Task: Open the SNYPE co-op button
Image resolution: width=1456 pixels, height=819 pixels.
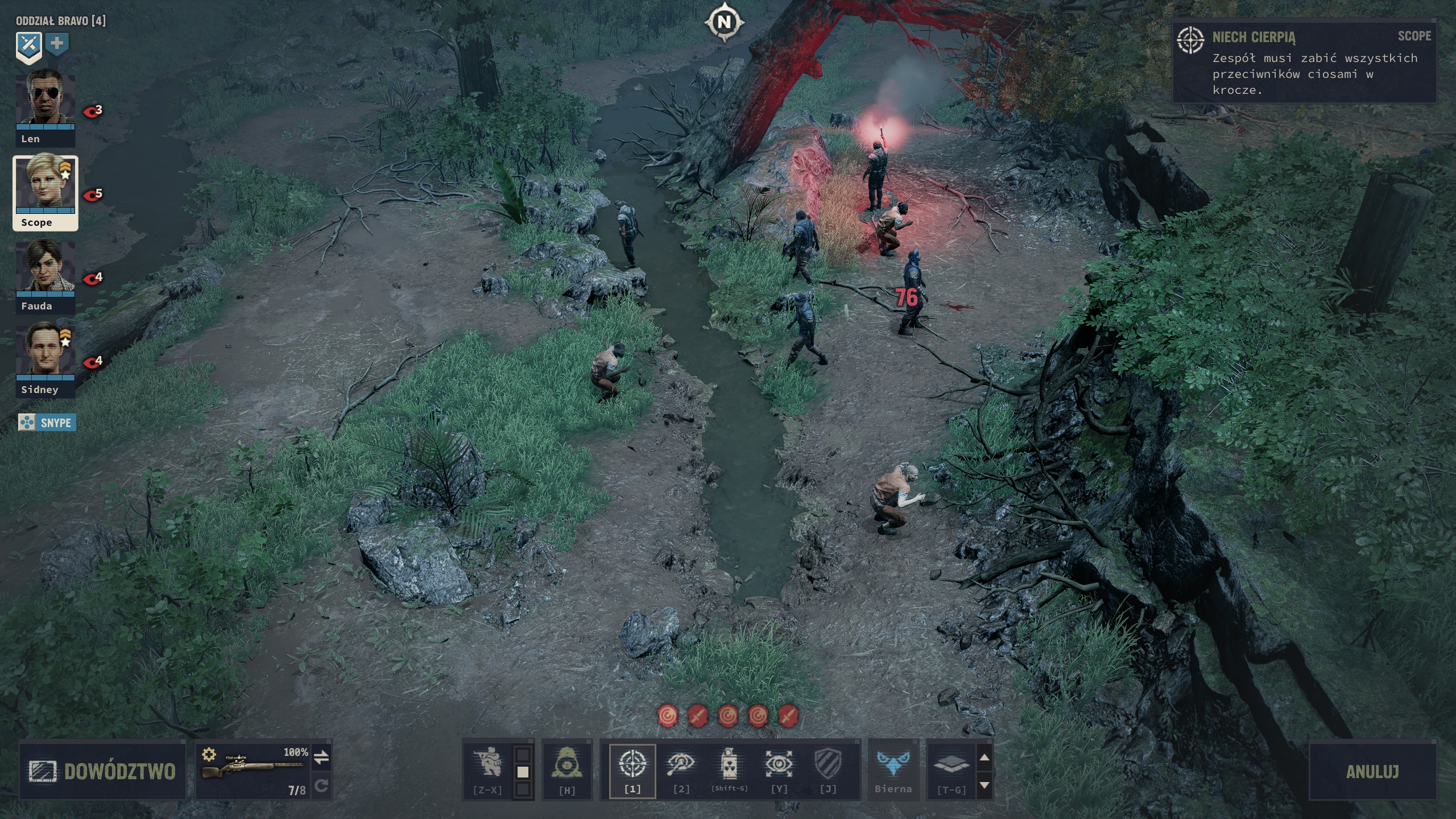Action: tap(47, 423)
